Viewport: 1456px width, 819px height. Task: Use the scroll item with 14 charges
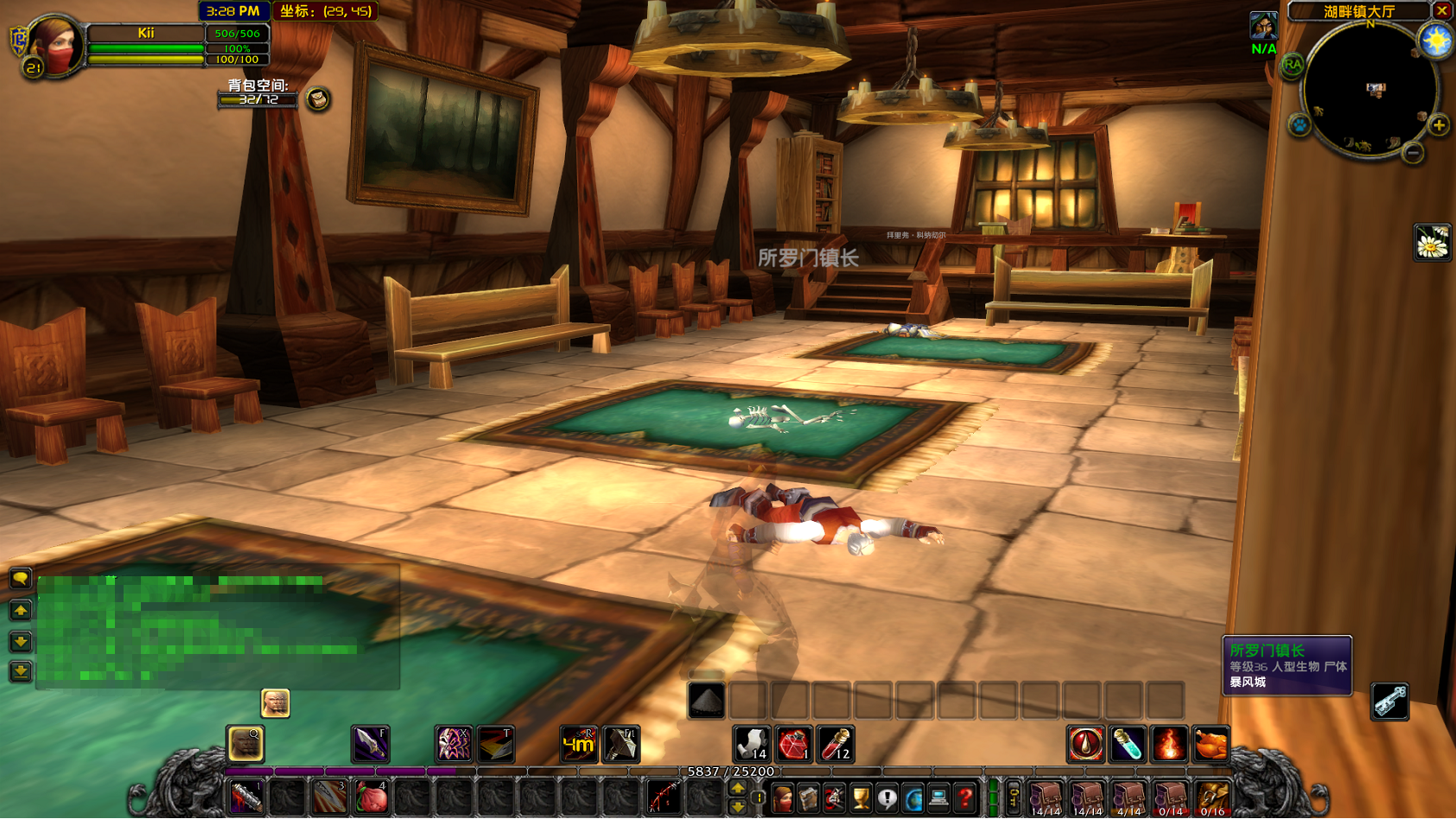752,744
